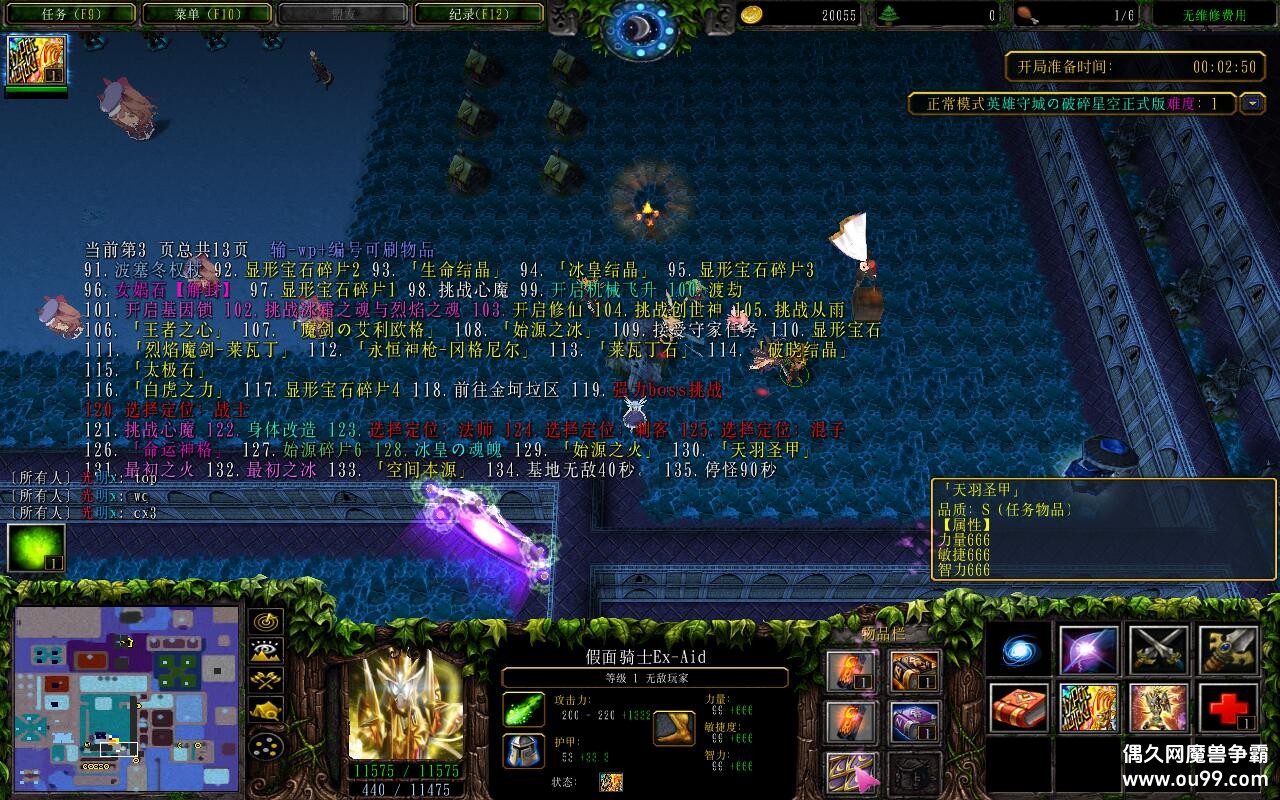Toggle terrain display on the minimap

[265, 650]
